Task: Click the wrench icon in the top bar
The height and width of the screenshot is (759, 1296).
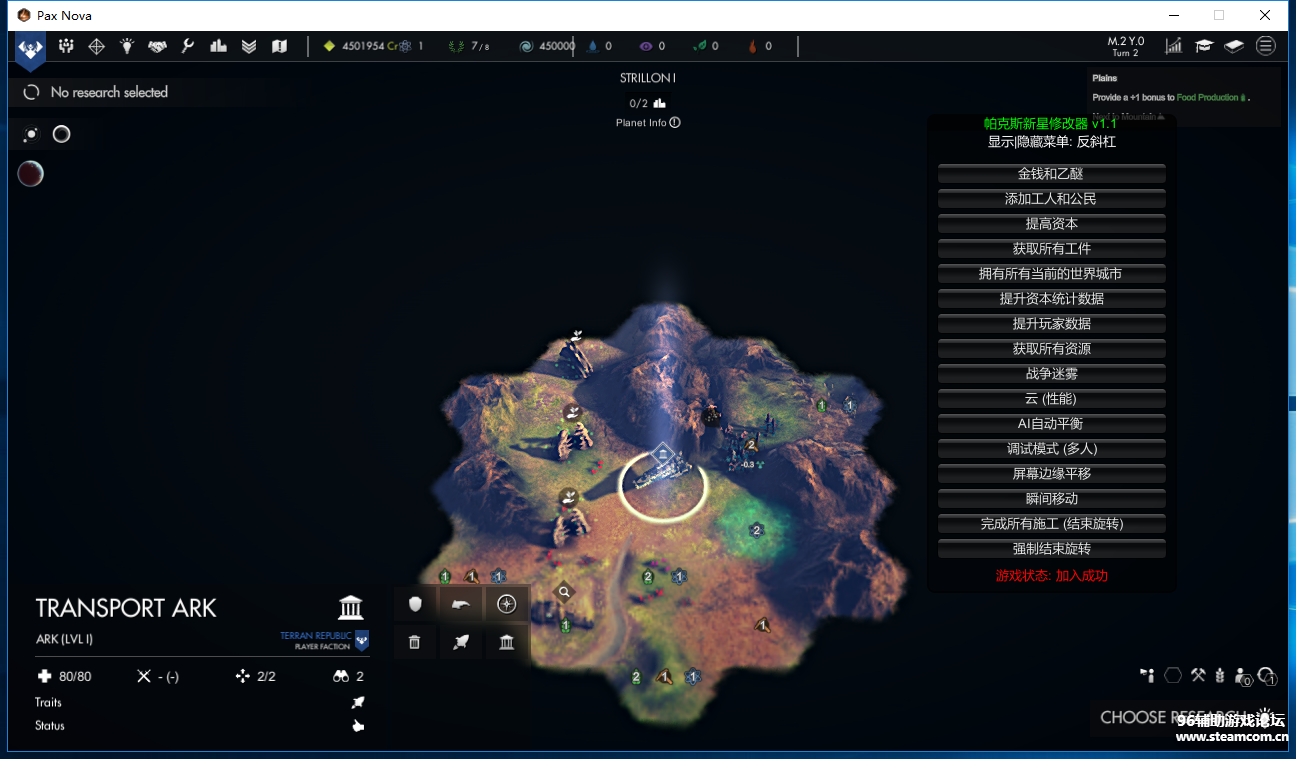Action: (x=187, y=46)
